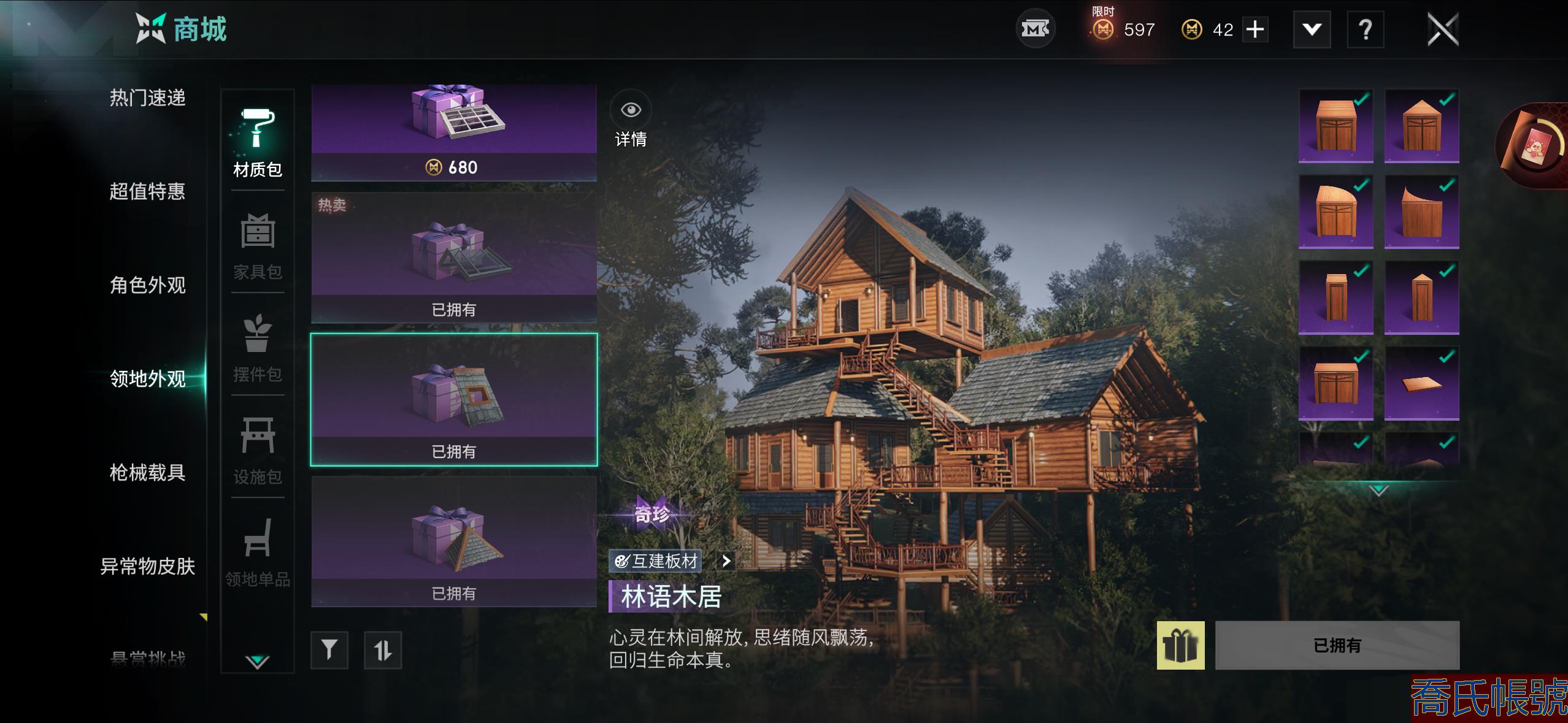
Task: Expand the top bar dropdown arrow
Action: pos(1312,29)
